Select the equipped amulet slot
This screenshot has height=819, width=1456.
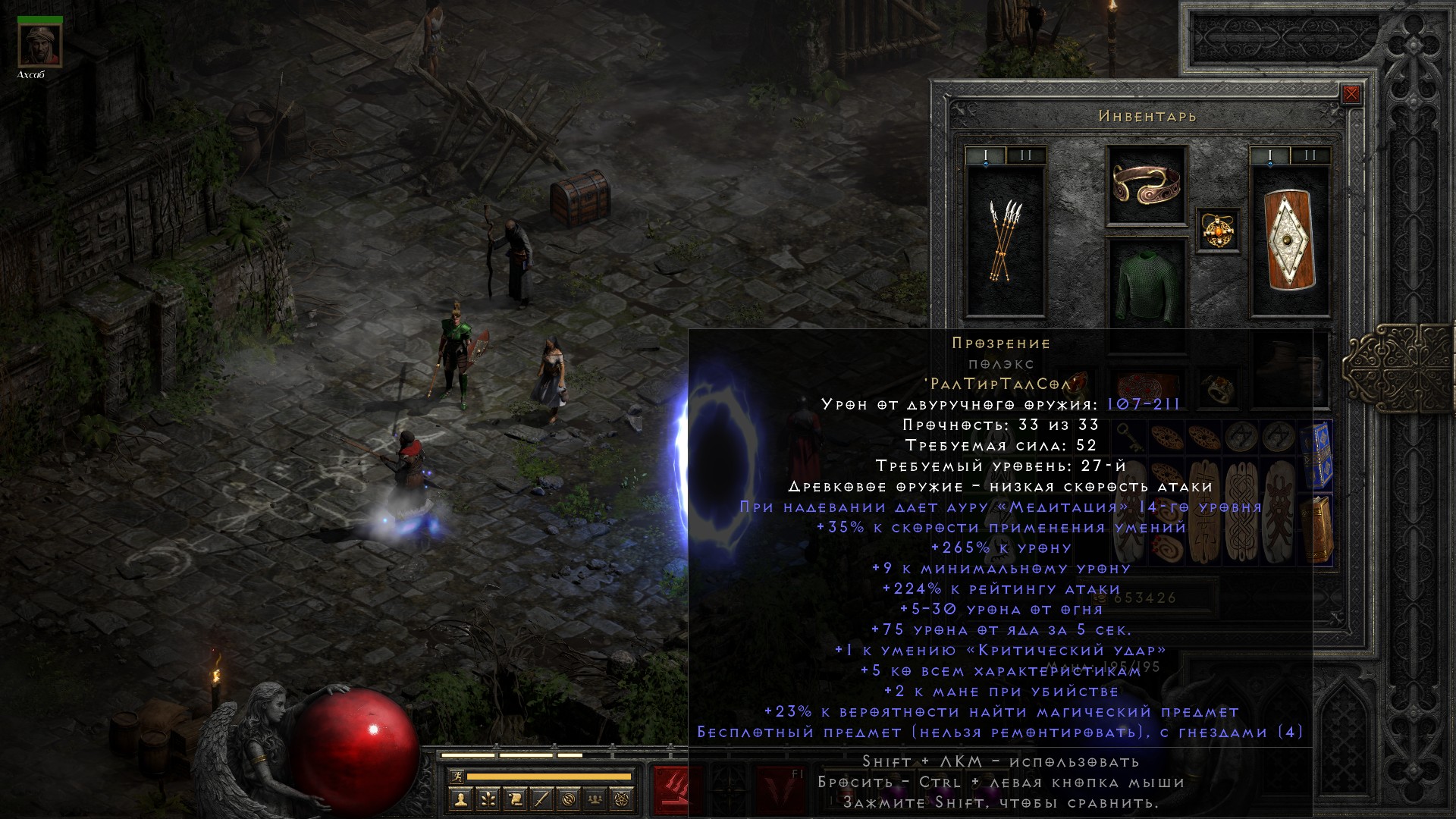click(1219, 230)
